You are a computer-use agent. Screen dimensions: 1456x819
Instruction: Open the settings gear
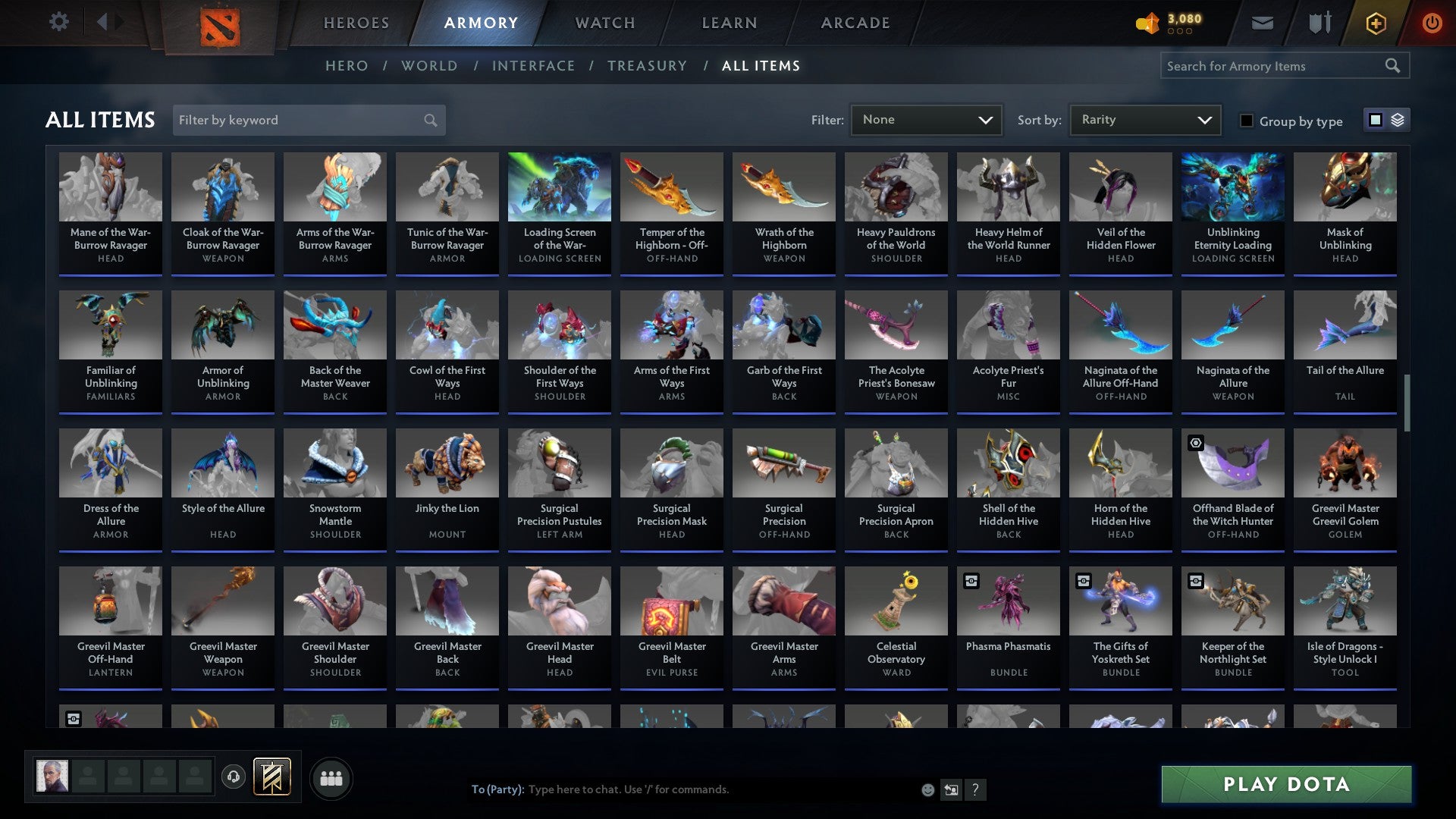58,22
